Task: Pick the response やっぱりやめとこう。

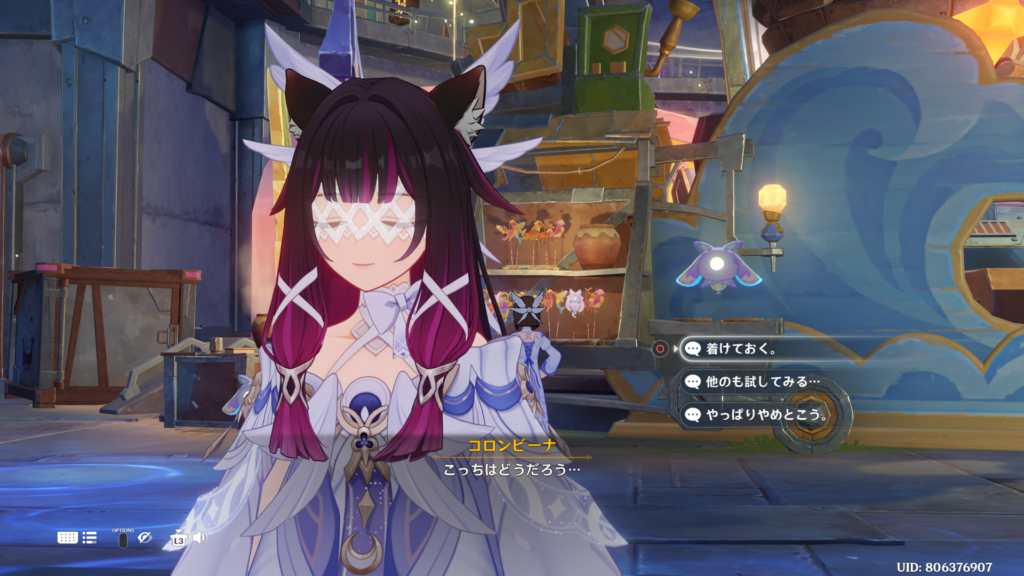Action: [x=758, y=414]
